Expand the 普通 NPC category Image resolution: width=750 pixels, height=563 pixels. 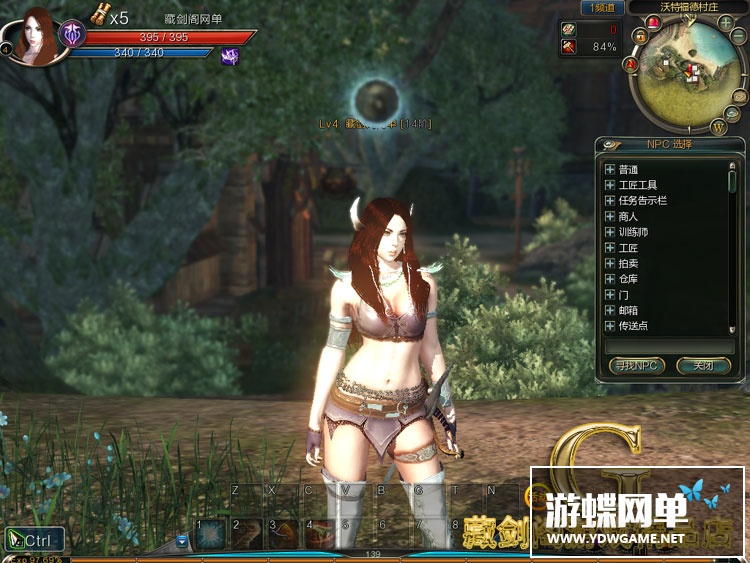click(x=610, y=170)
